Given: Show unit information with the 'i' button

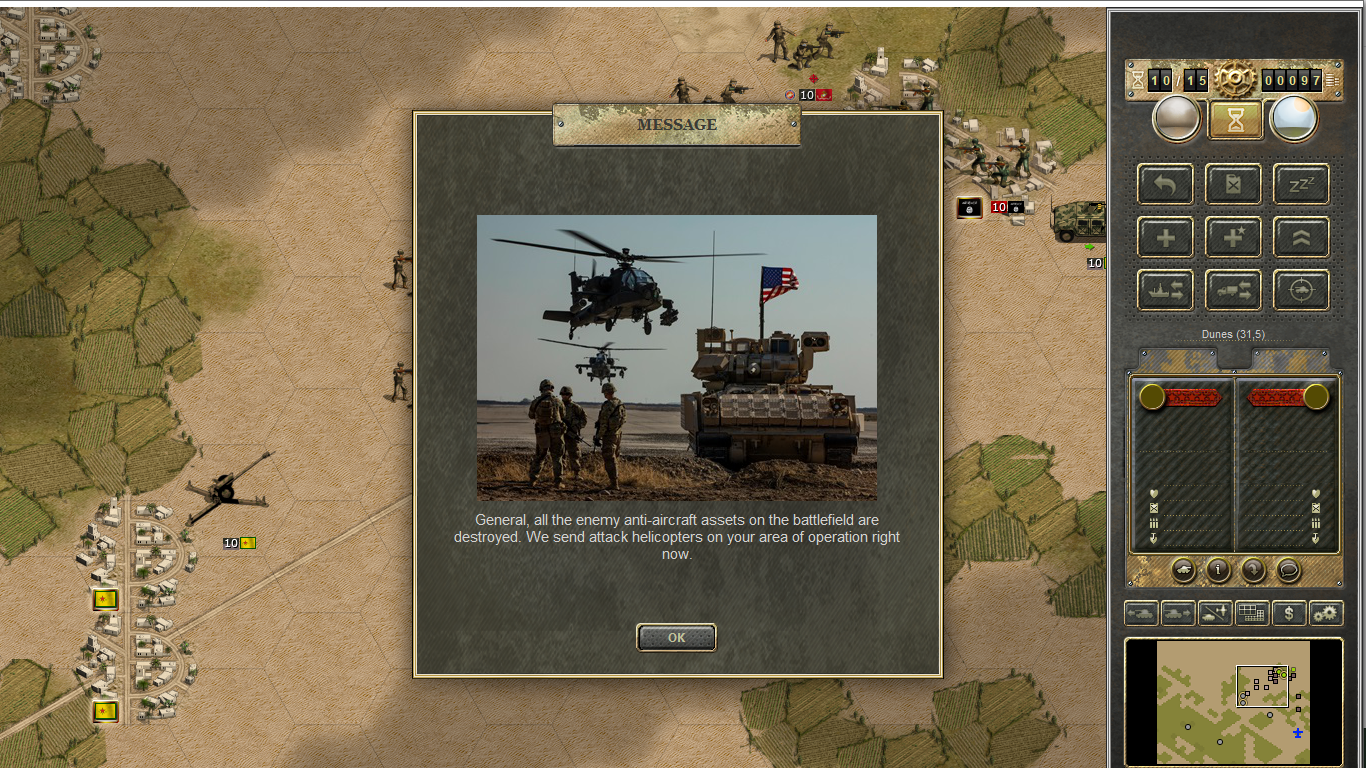Looking at the screenshot, I should pos(1218,570).
